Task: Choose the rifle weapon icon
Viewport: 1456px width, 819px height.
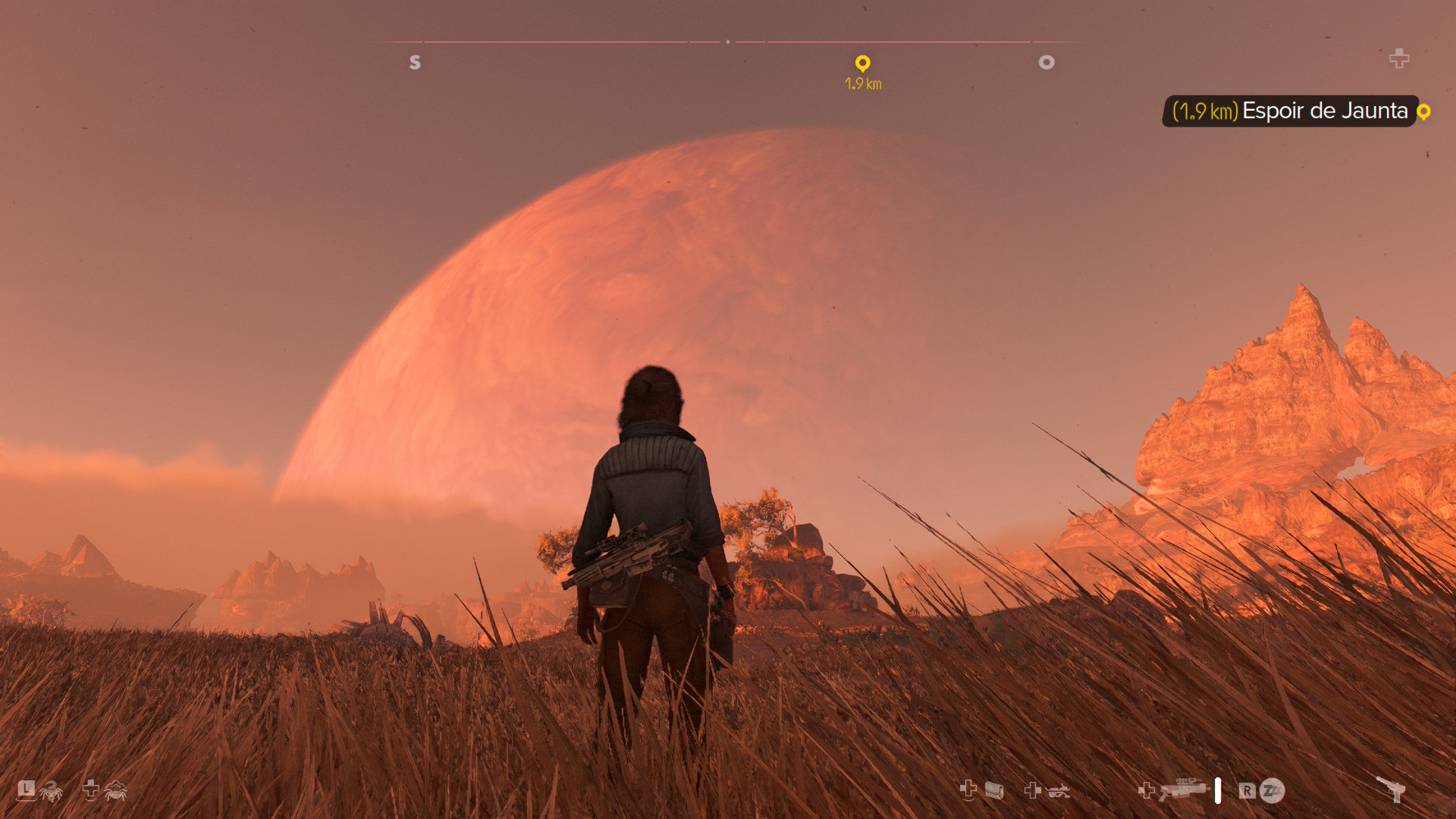Action: (1183, 789)
